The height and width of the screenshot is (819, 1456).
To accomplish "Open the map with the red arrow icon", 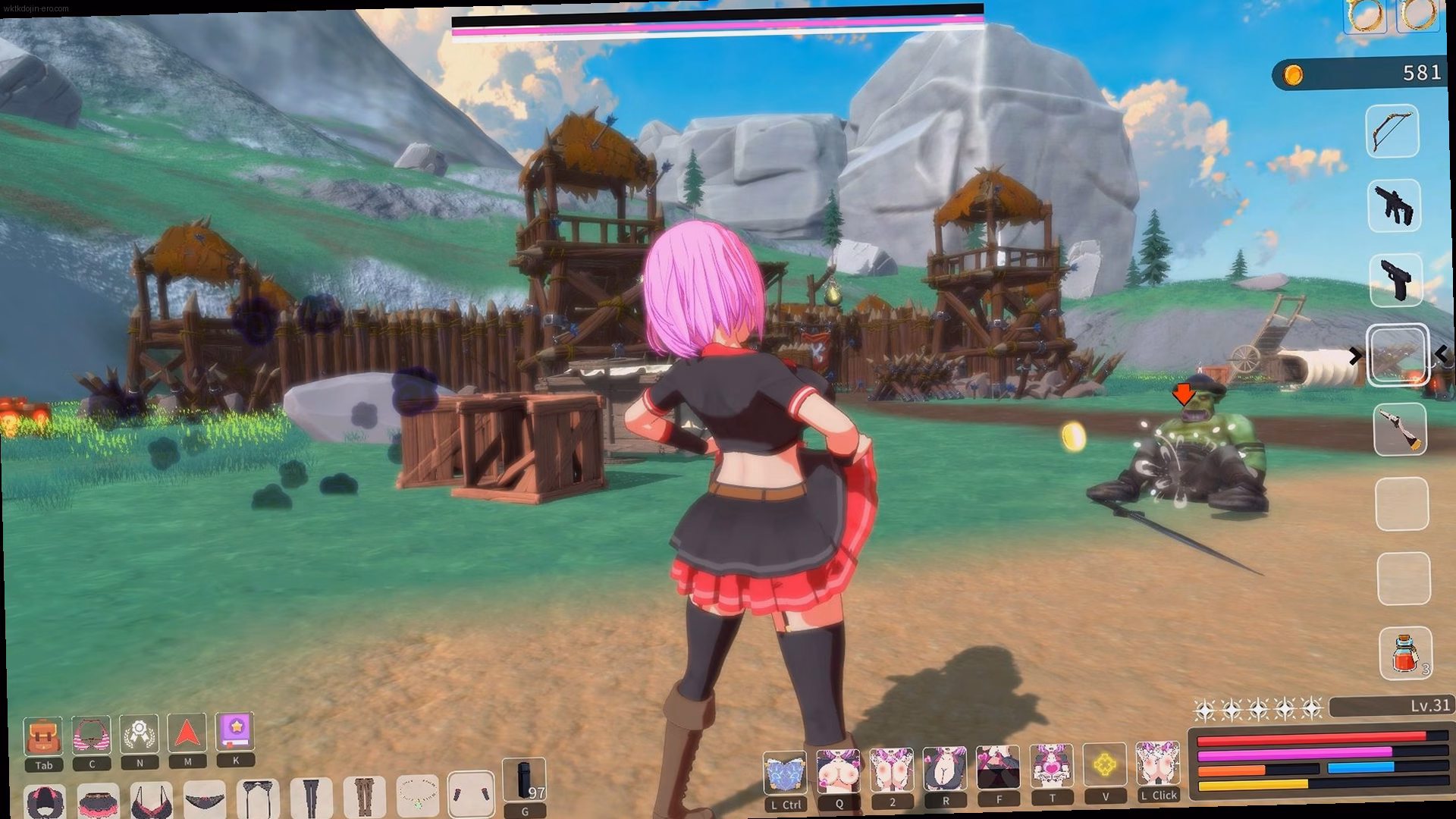I will coord(187,733).
